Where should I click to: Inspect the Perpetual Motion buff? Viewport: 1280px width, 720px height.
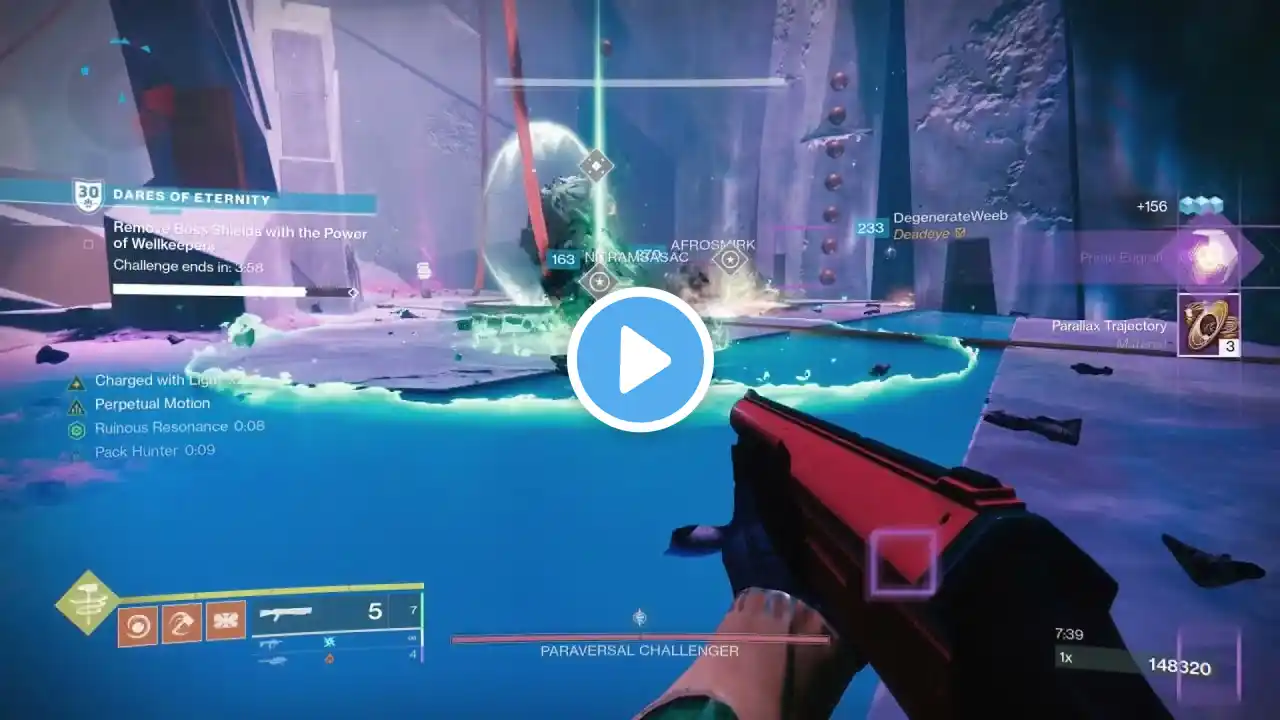pos(152,404)
